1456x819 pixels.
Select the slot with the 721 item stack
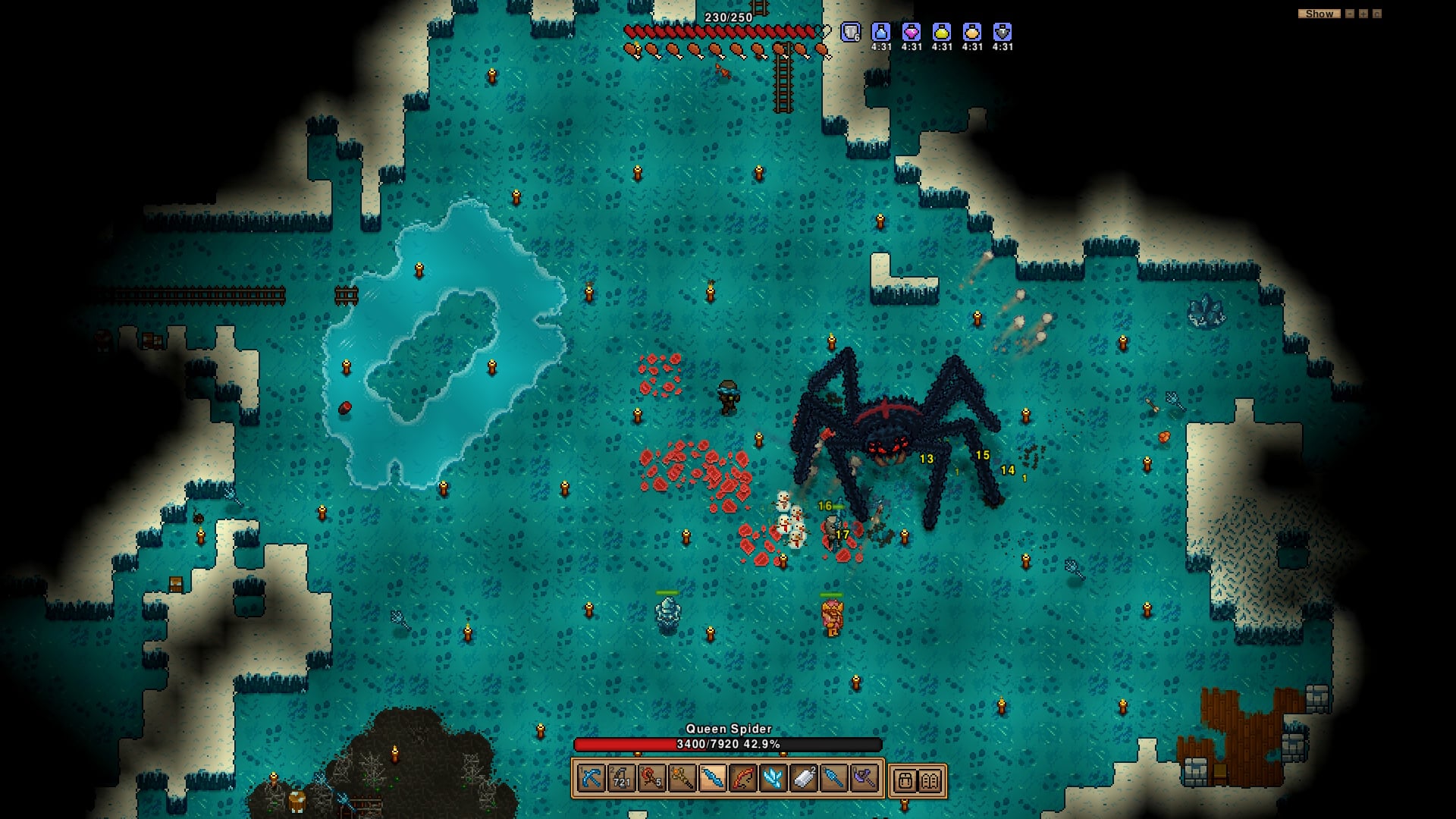621,779
